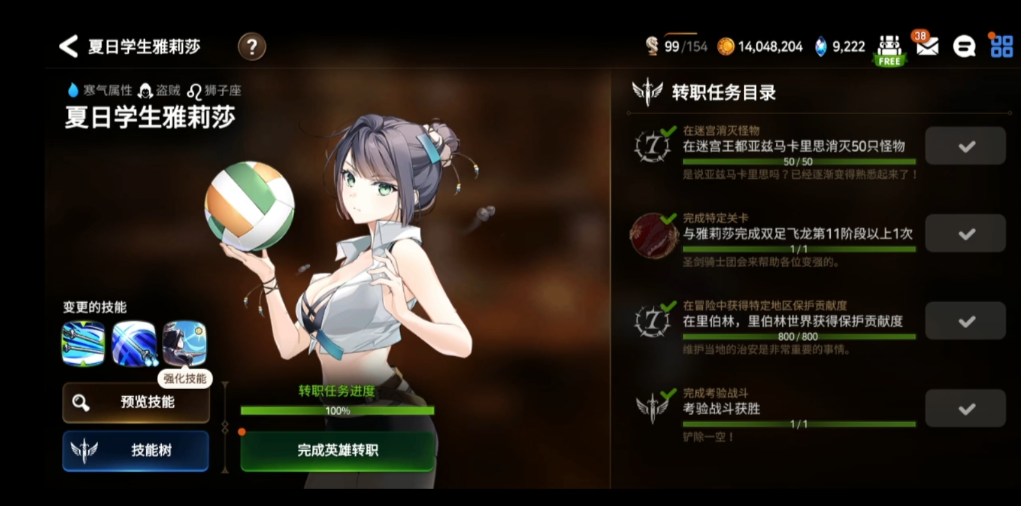The height and width of the screenshot is (506, 1021).
Task: Open the 技能树 skill tree
Action: pos(136,450)
